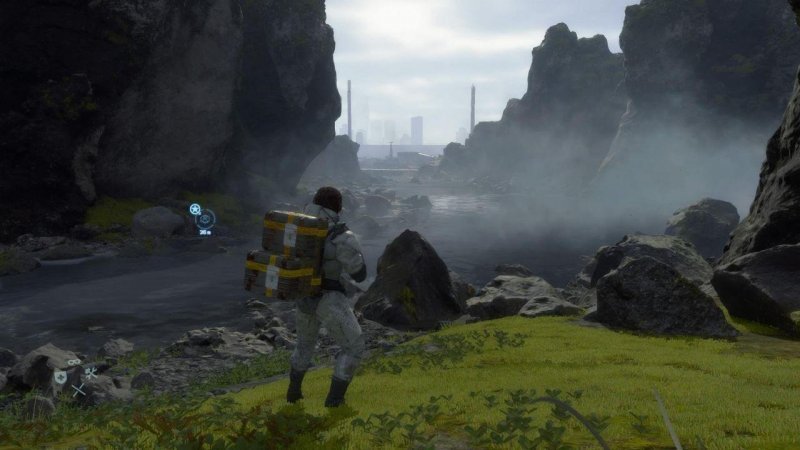The height and width of the screenshot is (450, 800).
Task: Select the blue star waypoint marker
Action: pos(195,209)
